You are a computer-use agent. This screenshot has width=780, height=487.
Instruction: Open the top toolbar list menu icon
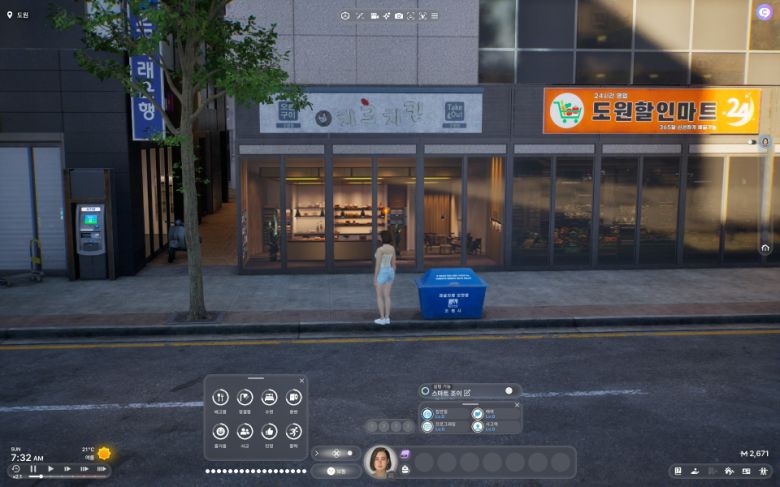click(x=436, y=16)
